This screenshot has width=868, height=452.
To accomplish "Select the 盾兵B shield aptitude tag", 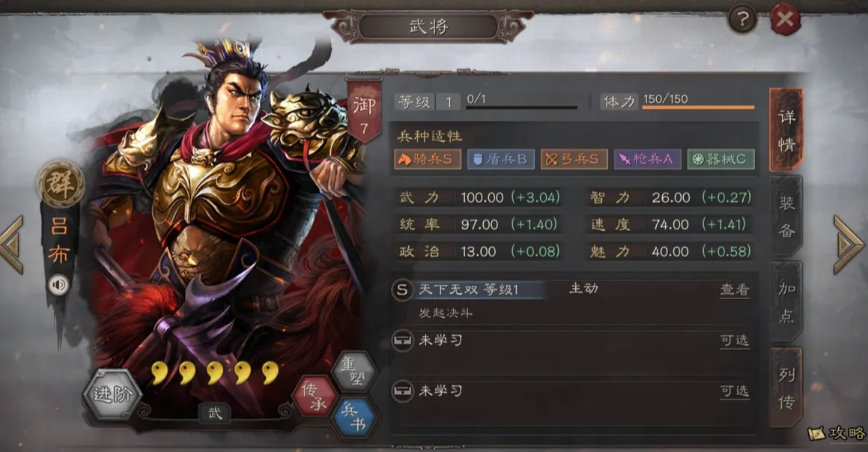I will pyautogui.click(x=500, y=158).
